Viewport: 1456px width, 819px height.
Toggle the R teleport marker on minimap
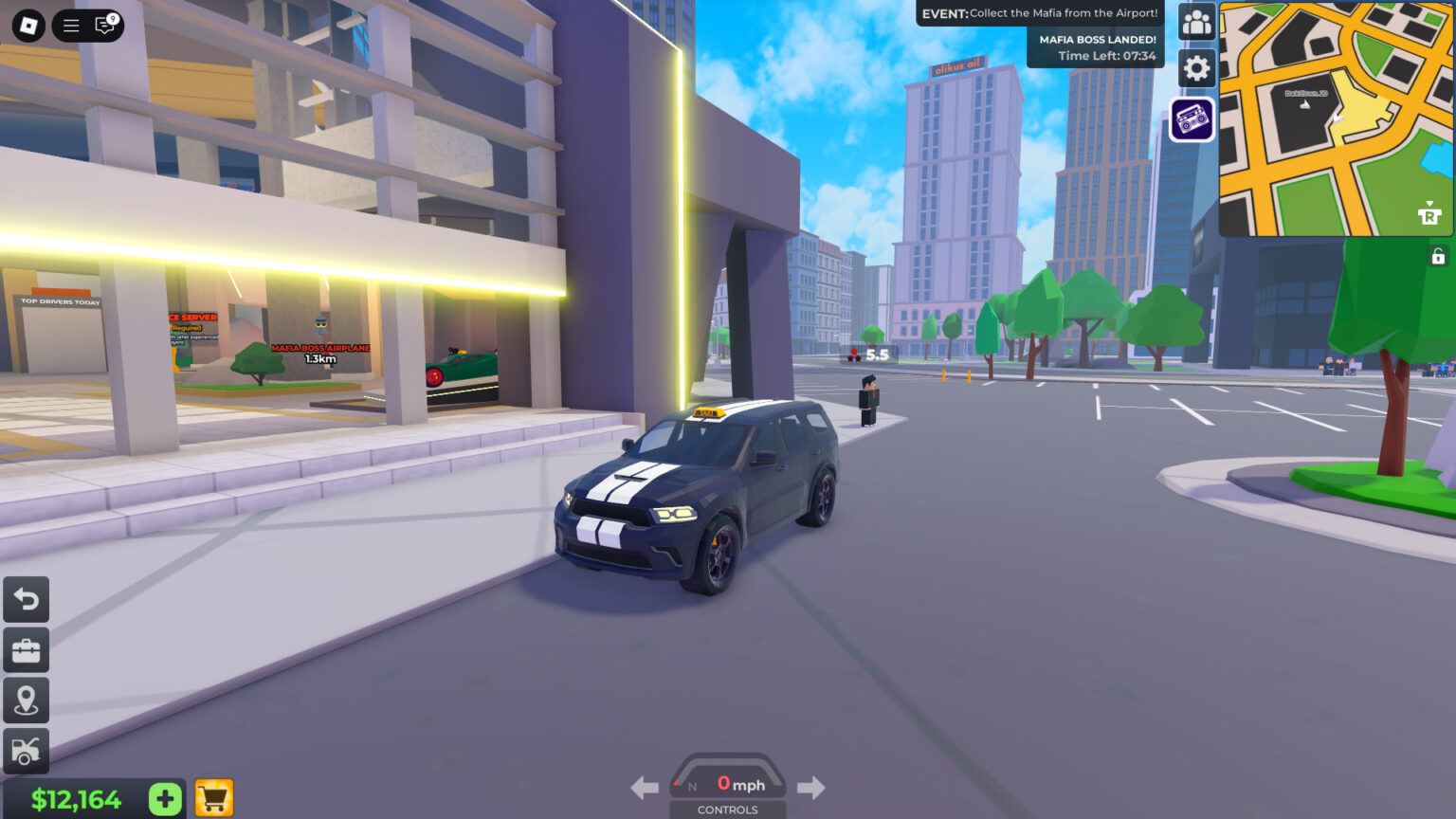1429,217
